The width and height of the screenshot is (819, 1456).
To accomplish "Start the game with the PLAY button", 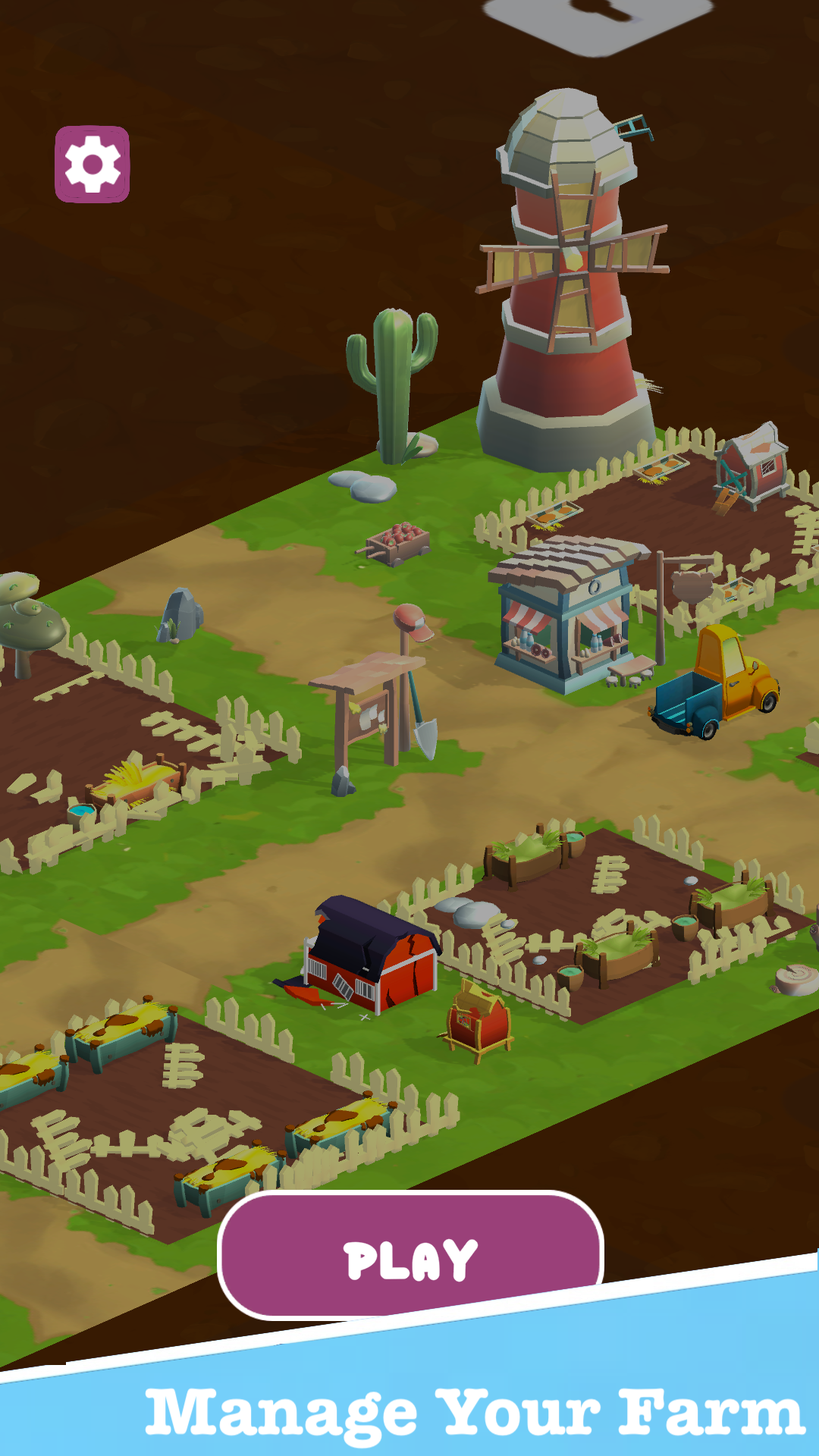I will (x=410, y=1257).
